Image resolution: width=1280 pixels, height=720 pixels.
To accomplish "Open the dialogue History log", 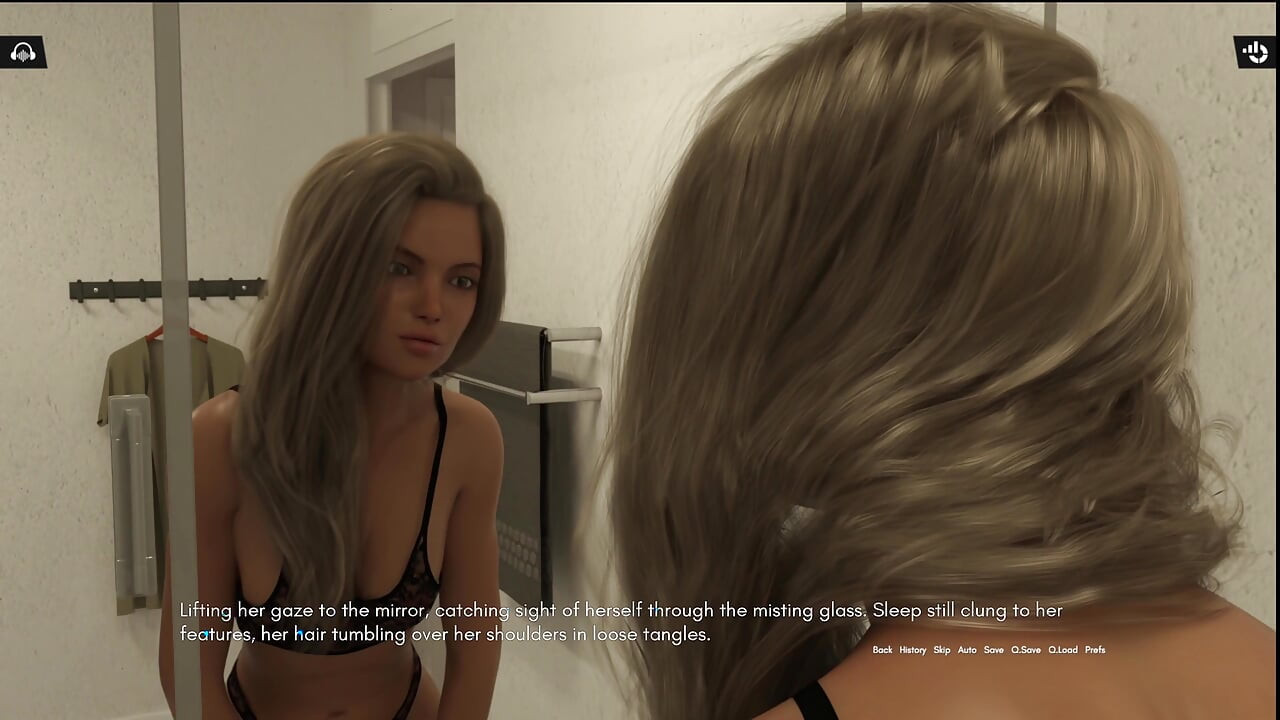I will [912, 650].
